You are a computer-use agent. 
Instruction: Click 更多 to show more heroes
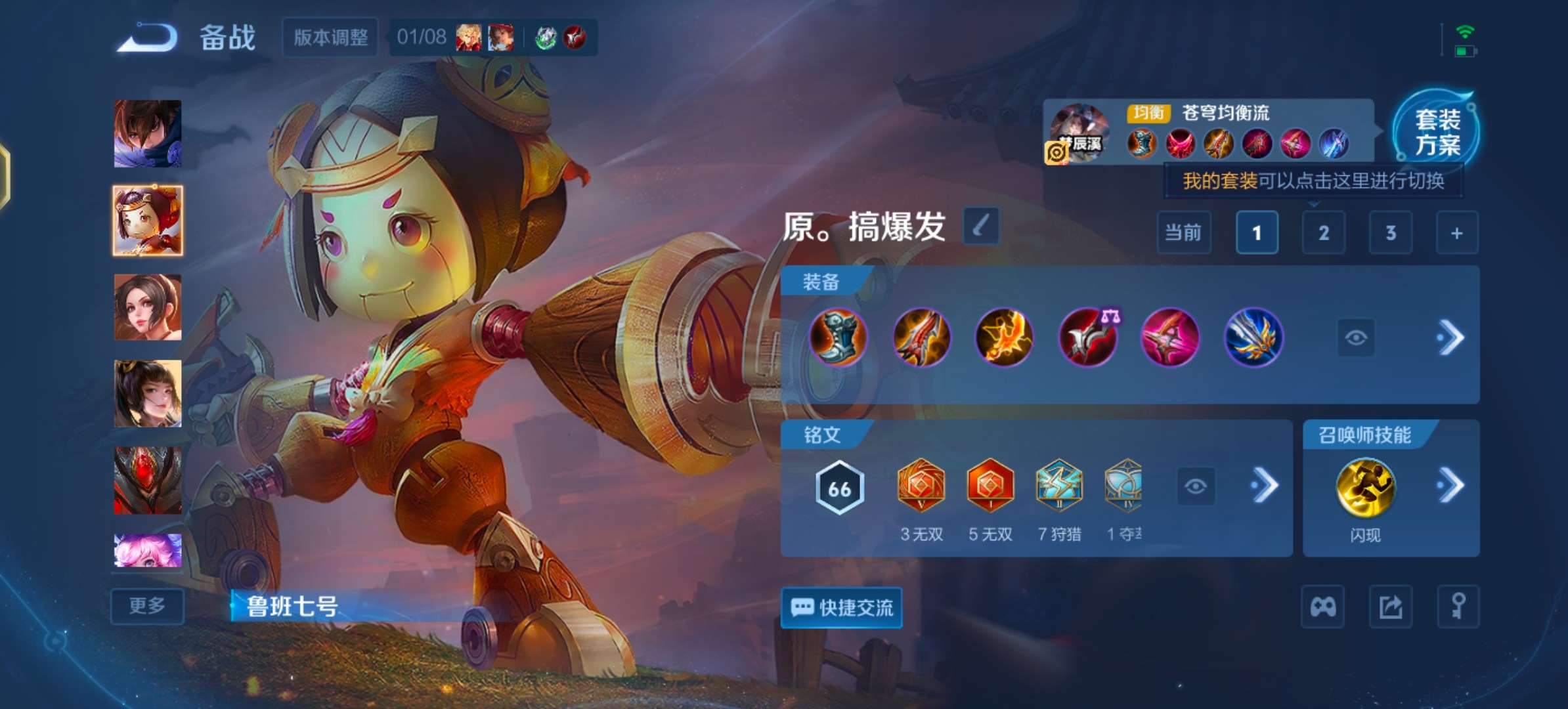click(147, 606)
